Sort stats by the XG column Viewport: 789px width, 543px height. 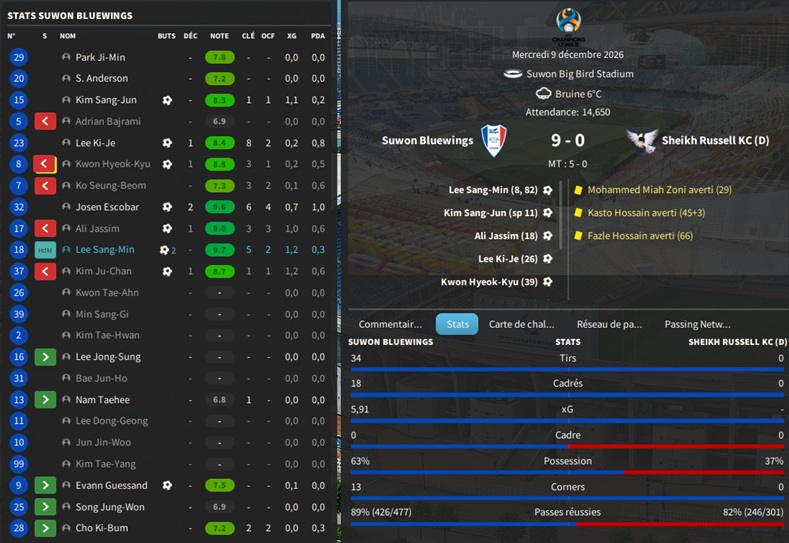(291, 36)
